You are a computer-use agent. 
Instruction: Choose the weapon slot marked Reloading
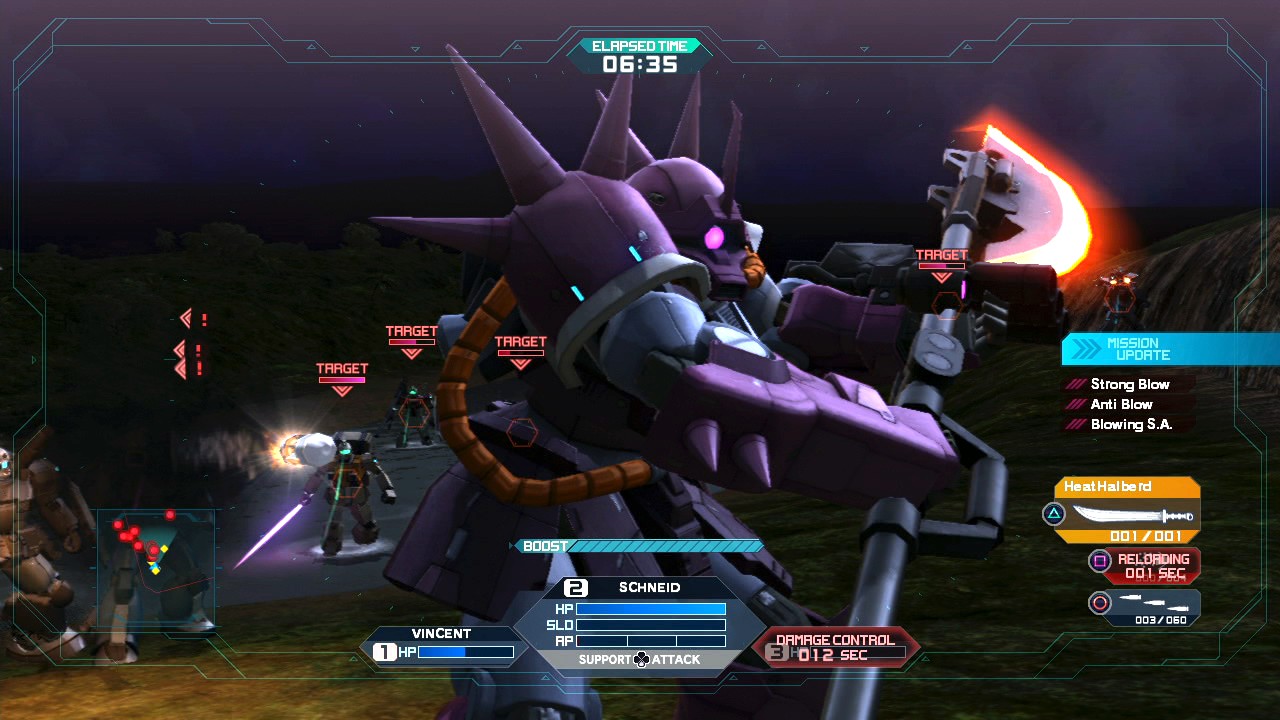click(x=1145, y=566)
